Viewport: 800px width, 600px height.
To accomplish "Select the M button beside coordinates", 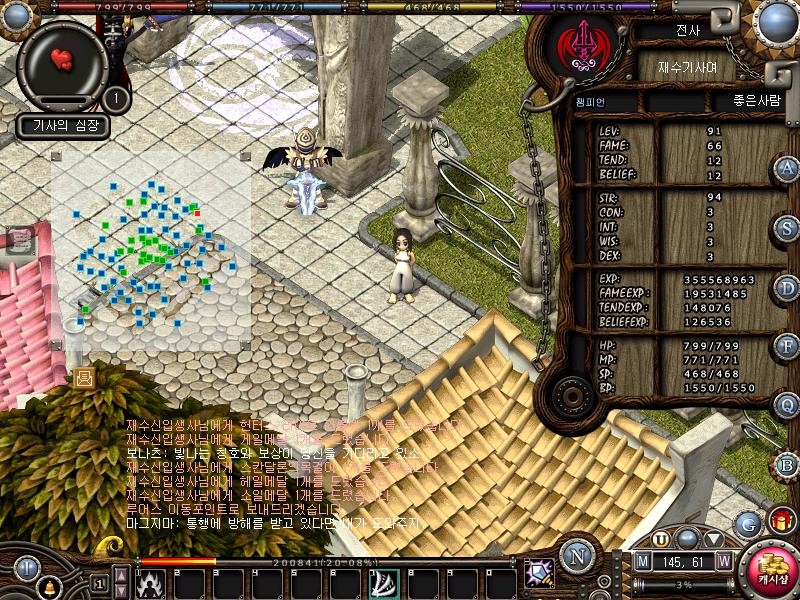I will pos(644,562).
